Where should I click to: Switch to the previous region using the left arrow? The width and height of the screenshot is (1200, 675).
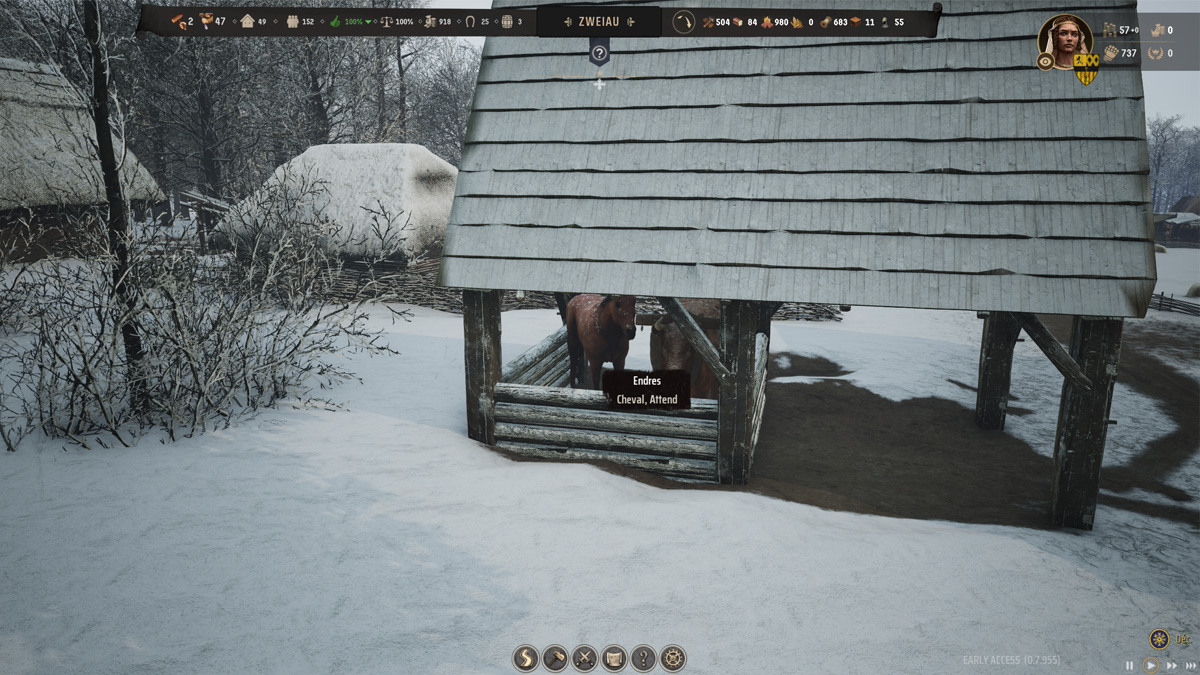coord(567,21)
